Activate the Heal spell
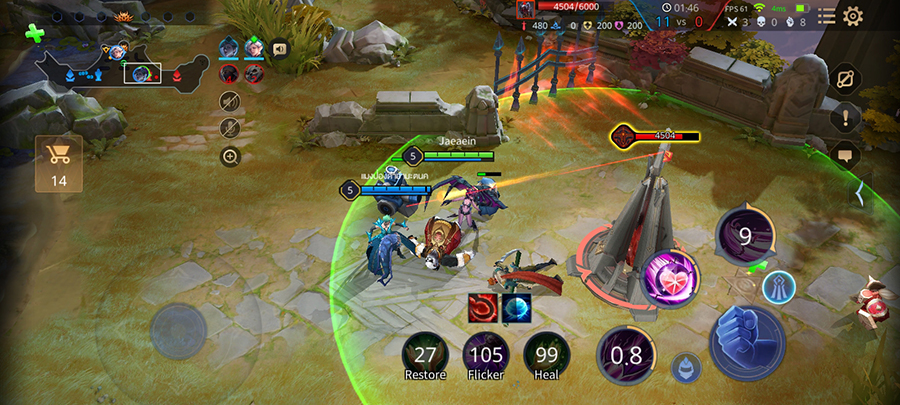This screenshot has width=900, height=405. 546,354
